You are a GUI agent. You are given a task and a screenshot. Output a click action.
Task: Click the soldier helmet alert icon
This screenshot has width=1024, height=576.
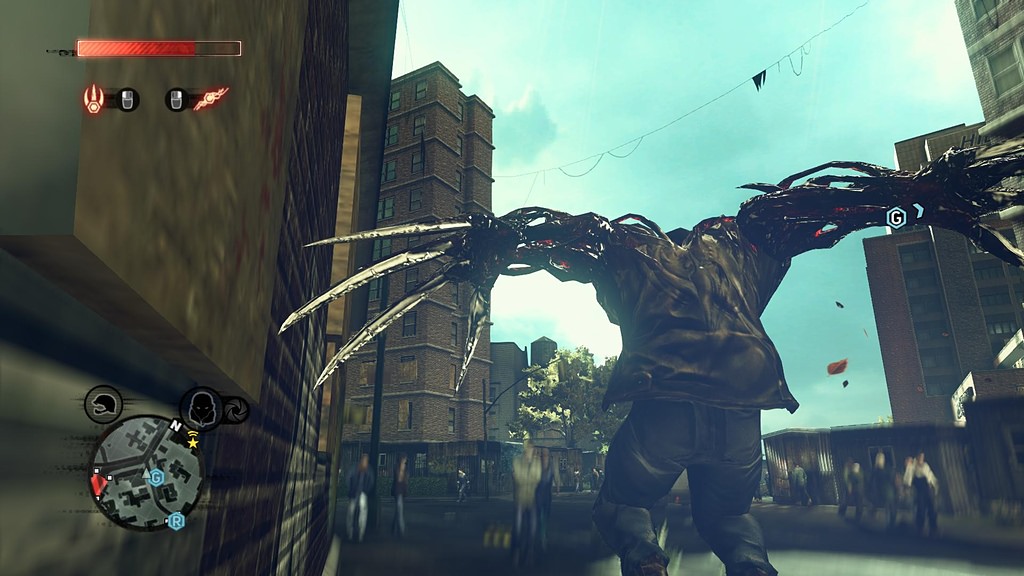(103, 404)
